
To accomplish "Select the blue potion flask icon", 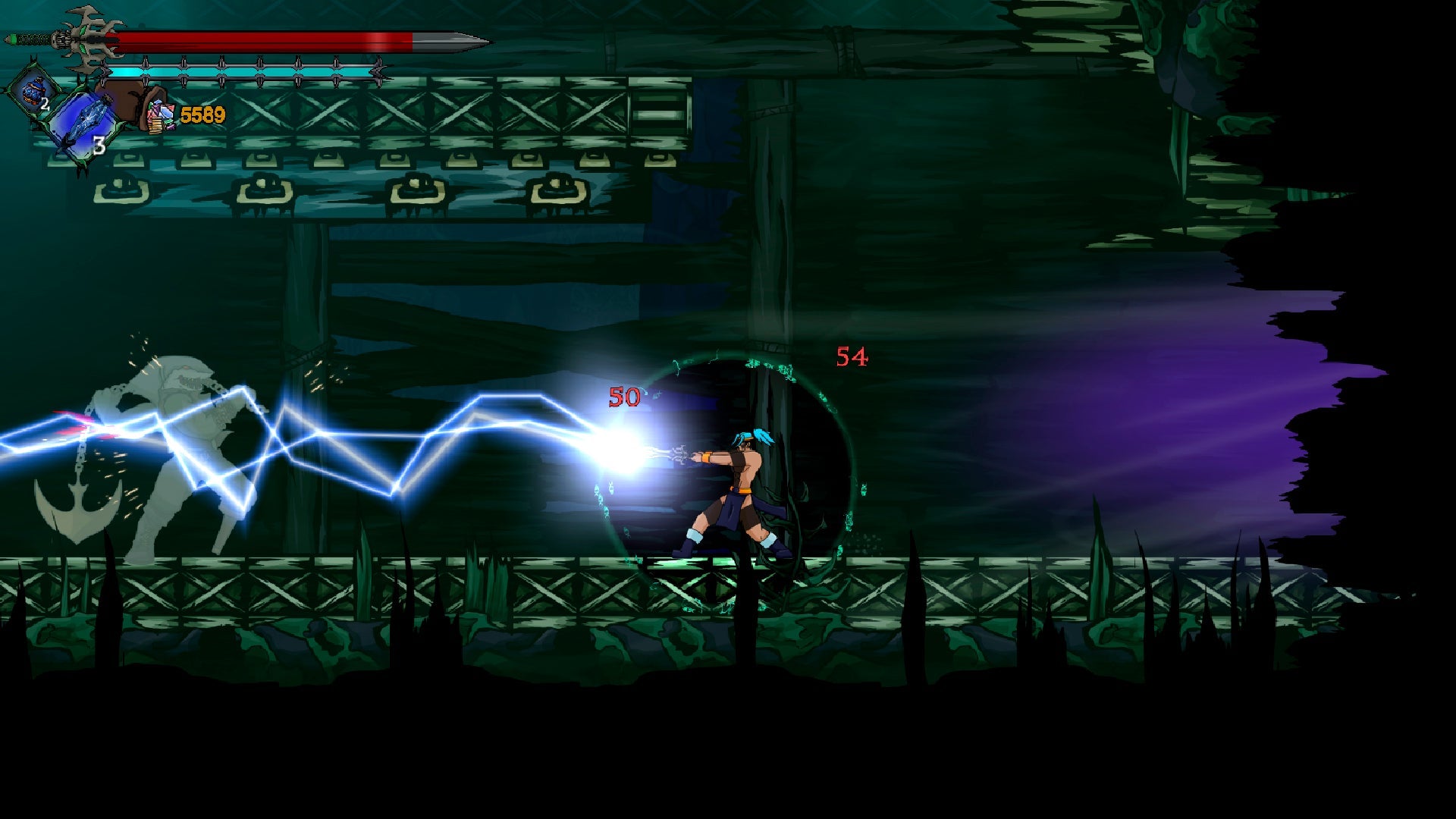I will [34, 91].
